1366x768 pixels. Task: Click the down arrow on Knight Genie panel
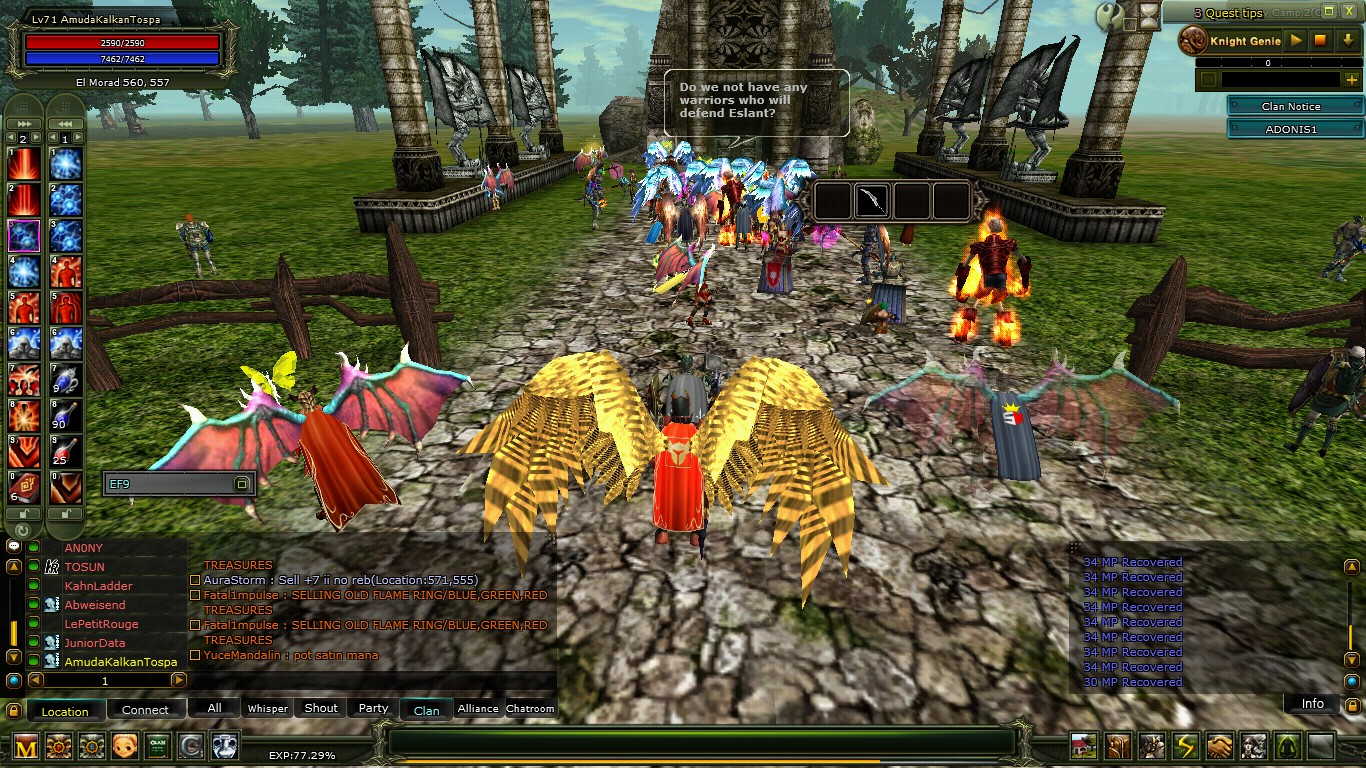click(1347, 41)
